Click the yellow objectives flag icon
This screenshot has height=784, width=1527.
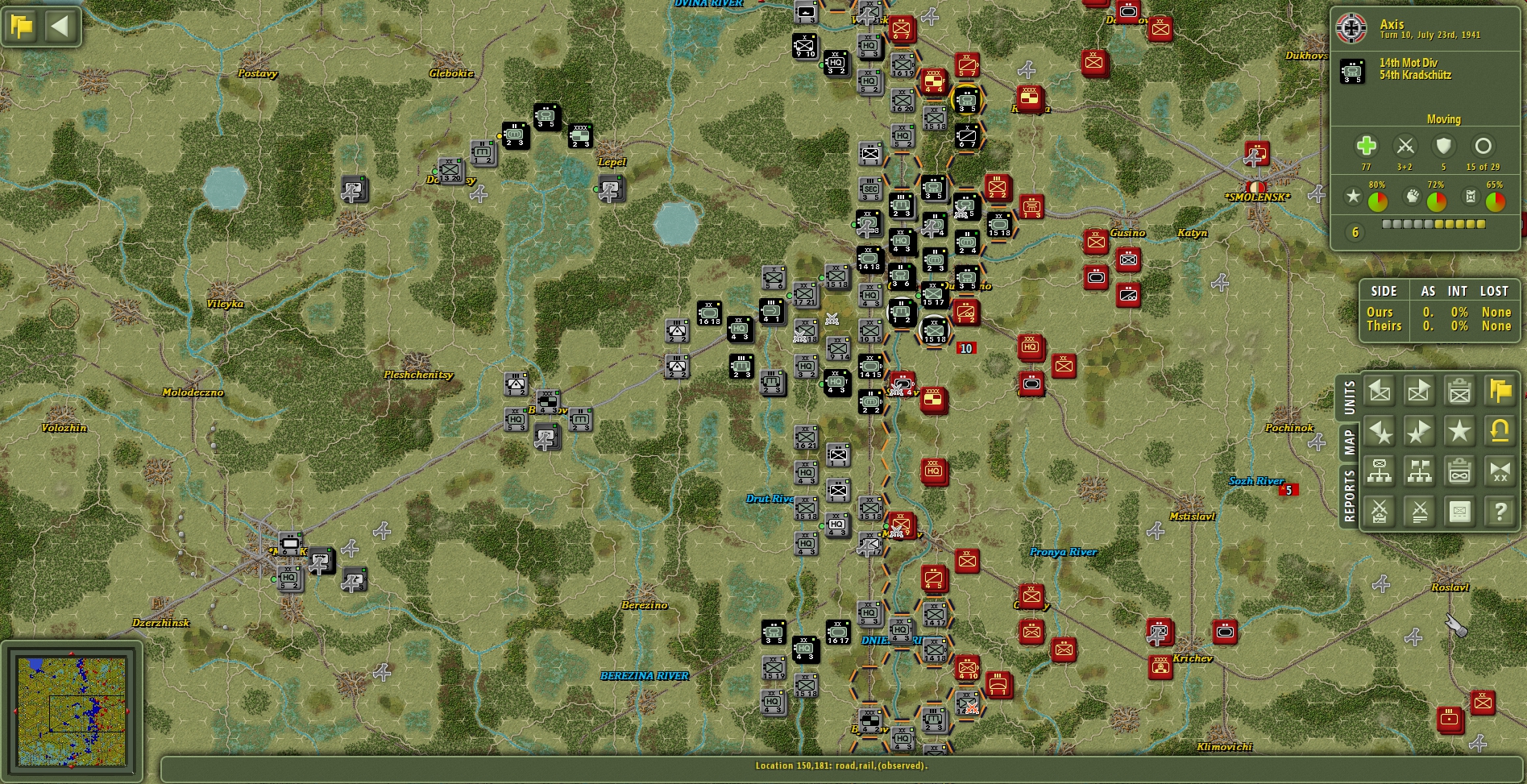coord(1500,391)
